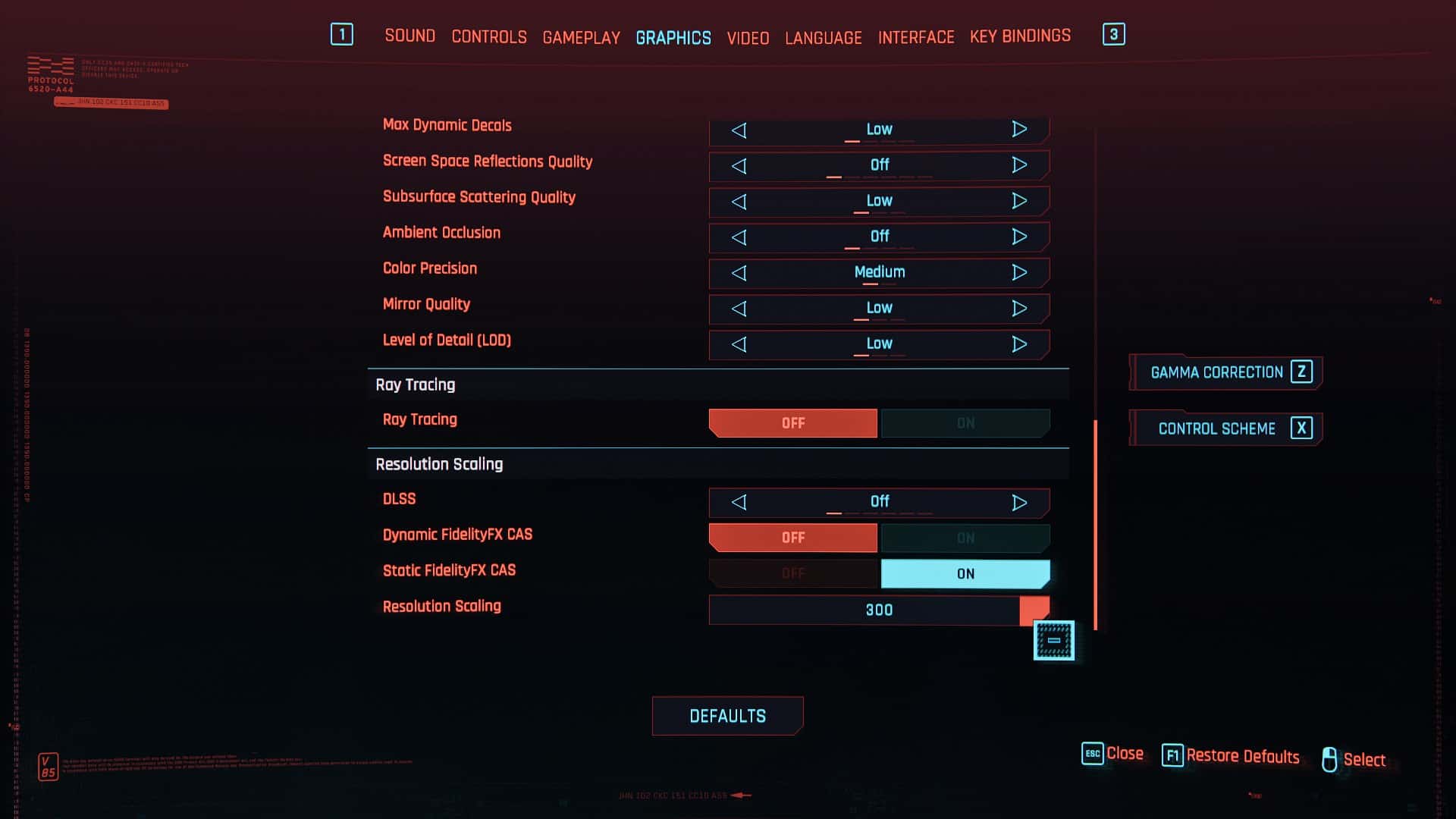Screen dimensions: 1456x819
Task: Raise Ambient Occlusion using the right arrow
Action: (x=1020, y=236)
